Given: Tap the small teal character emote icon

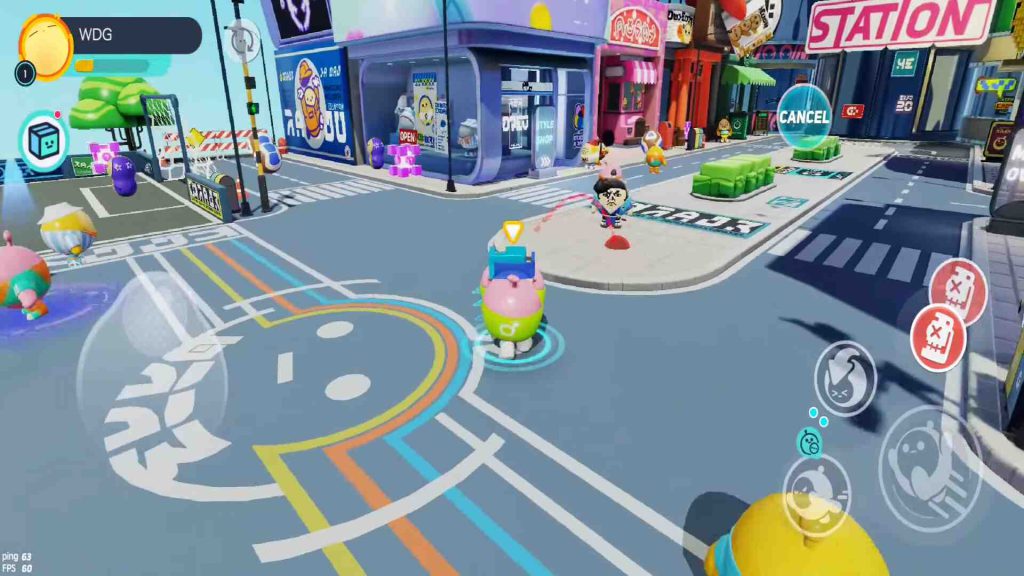Looking at the screenshot, I should (x=809, y=442).
